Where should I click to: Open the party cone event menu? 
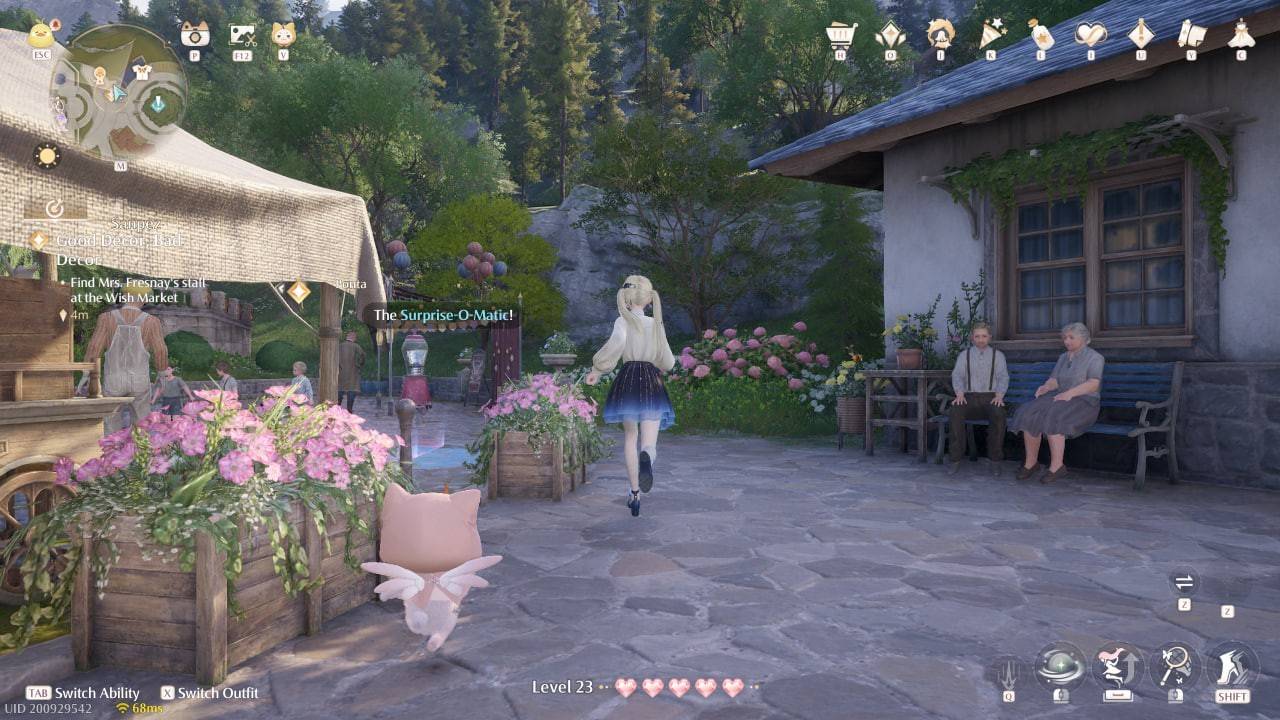click(x=989, y=33)
